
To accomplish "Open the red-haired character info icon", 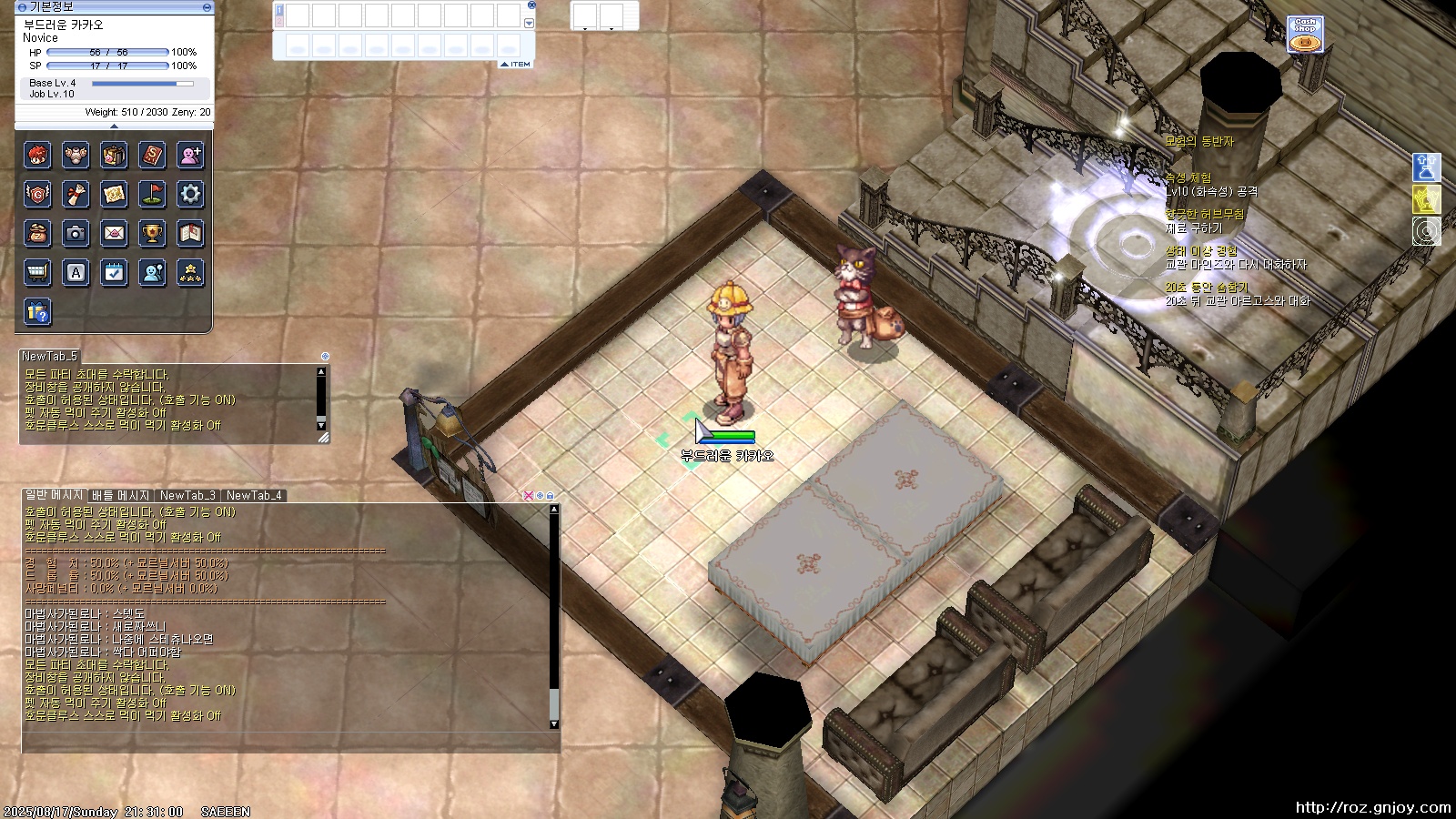I will (37, 156).
